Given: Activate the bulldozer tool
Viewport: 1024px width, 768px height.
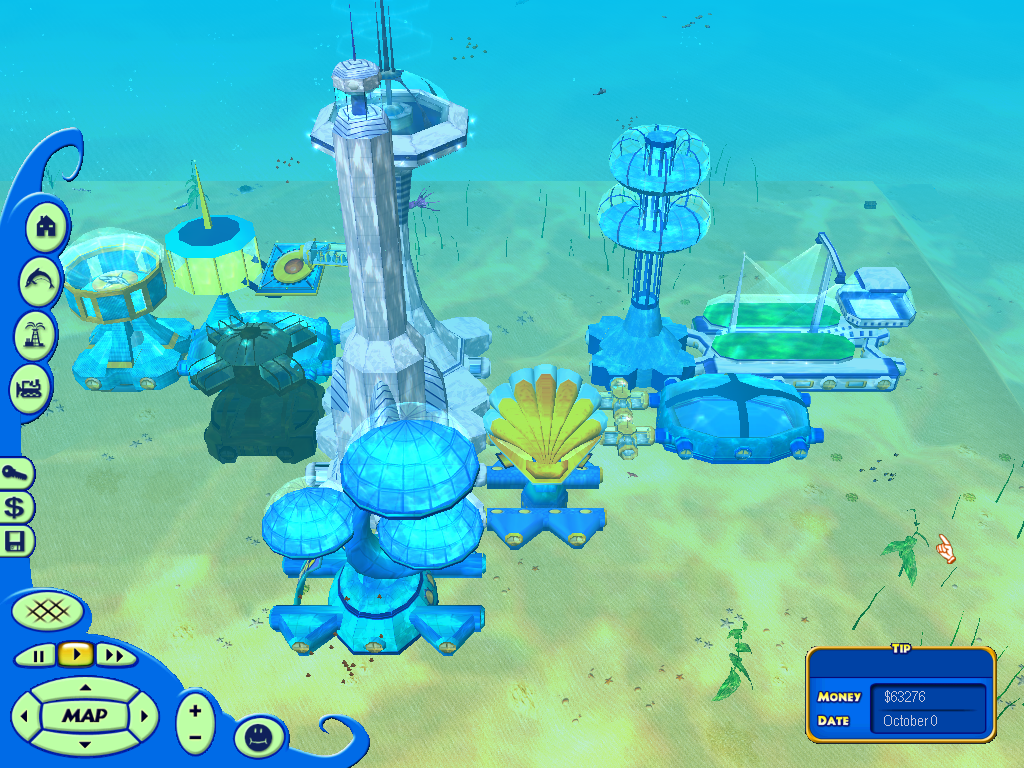Looking at the screenshot, I should pyautogui.click(x=30, y=388).
